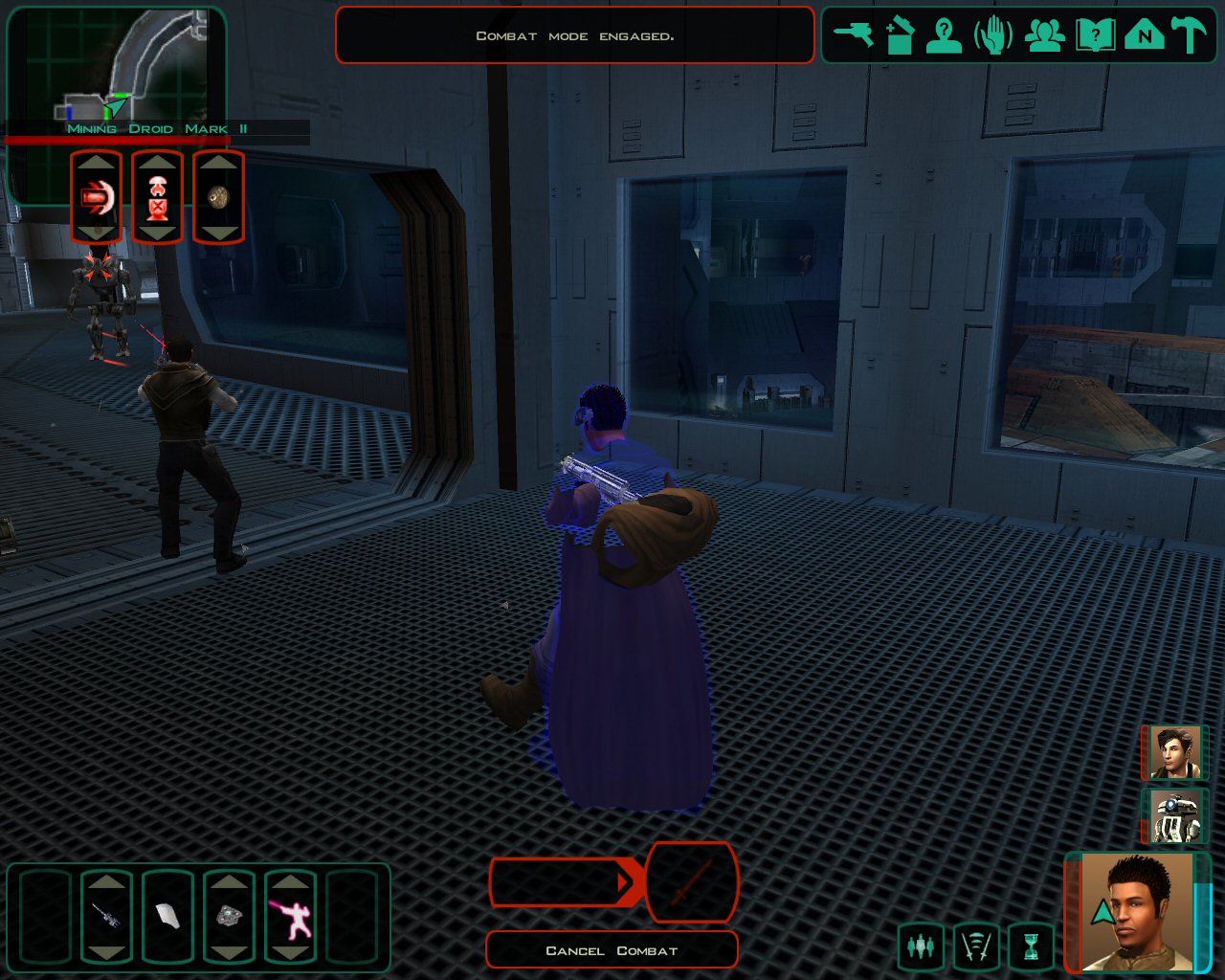Use the red attack action on target
This screenshot has height=980, width=1225.
(96, 197)
